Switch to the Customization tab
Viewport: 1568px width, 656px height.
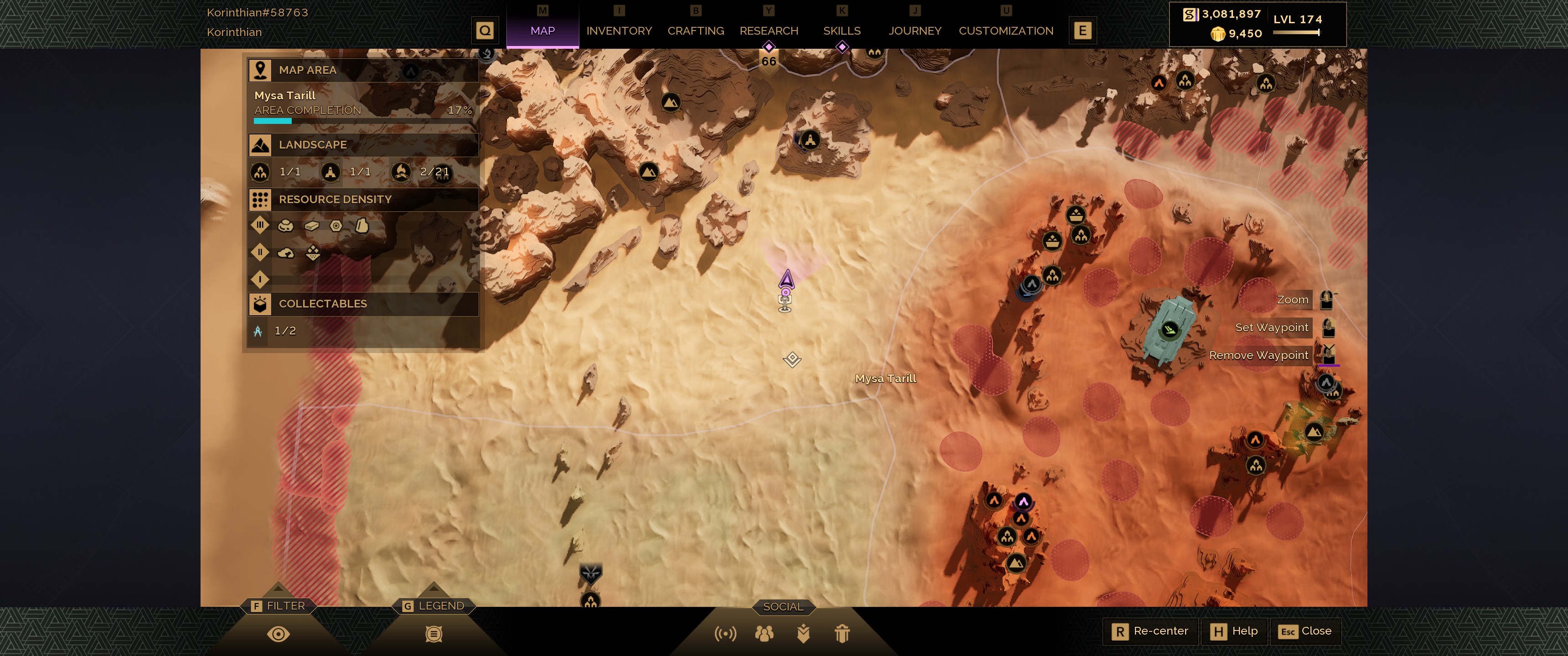point(1006,31)
